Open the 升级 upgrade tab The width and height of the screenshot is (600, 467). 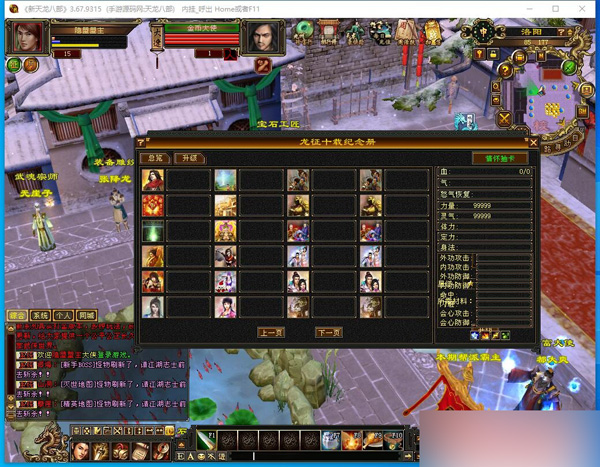tap(188, 158)
